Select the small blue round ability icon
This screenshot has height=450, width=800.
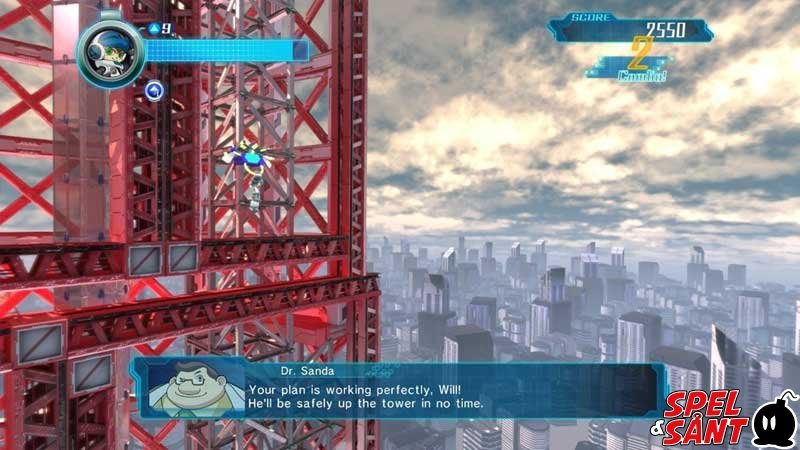pyautogui.click(x=154, y=91)
